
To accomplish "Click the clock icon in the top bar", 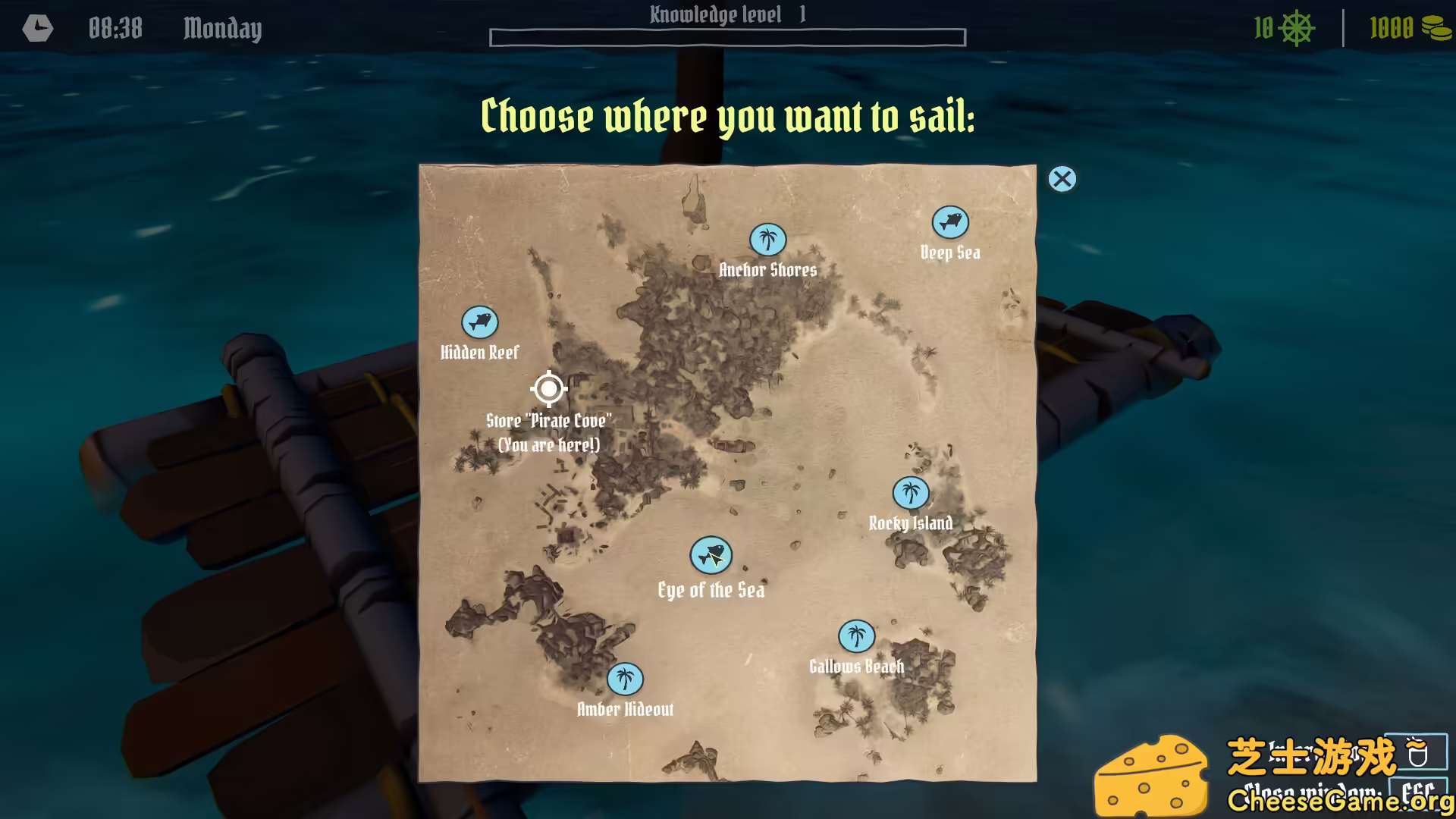I will 37,29.
